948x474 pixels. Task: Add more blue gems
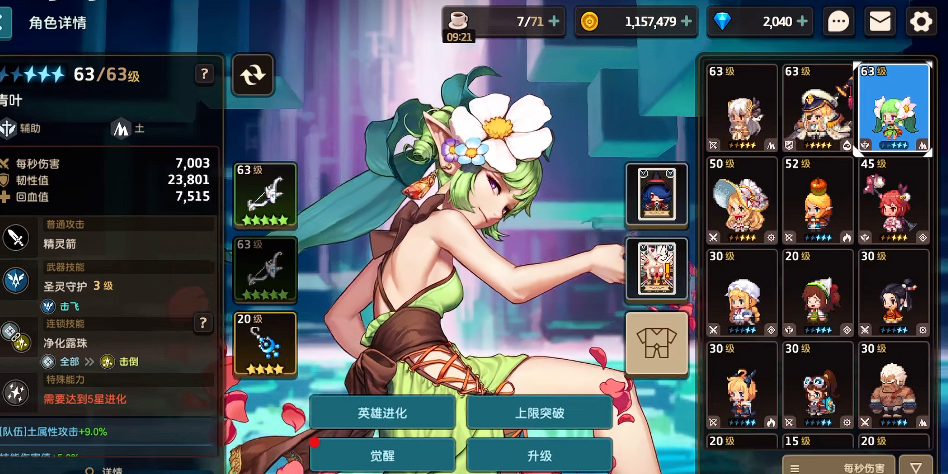[x=805, y=21]
